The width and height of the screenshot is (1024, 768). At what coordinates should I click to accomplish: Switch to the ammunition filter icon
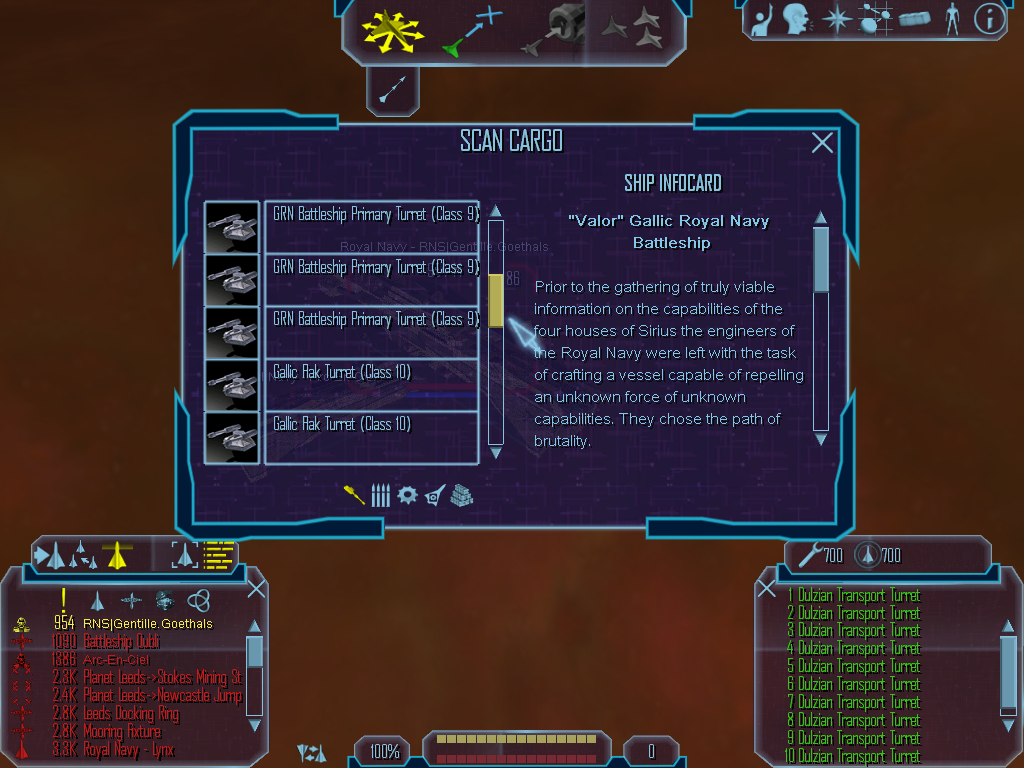pos(380,495)
